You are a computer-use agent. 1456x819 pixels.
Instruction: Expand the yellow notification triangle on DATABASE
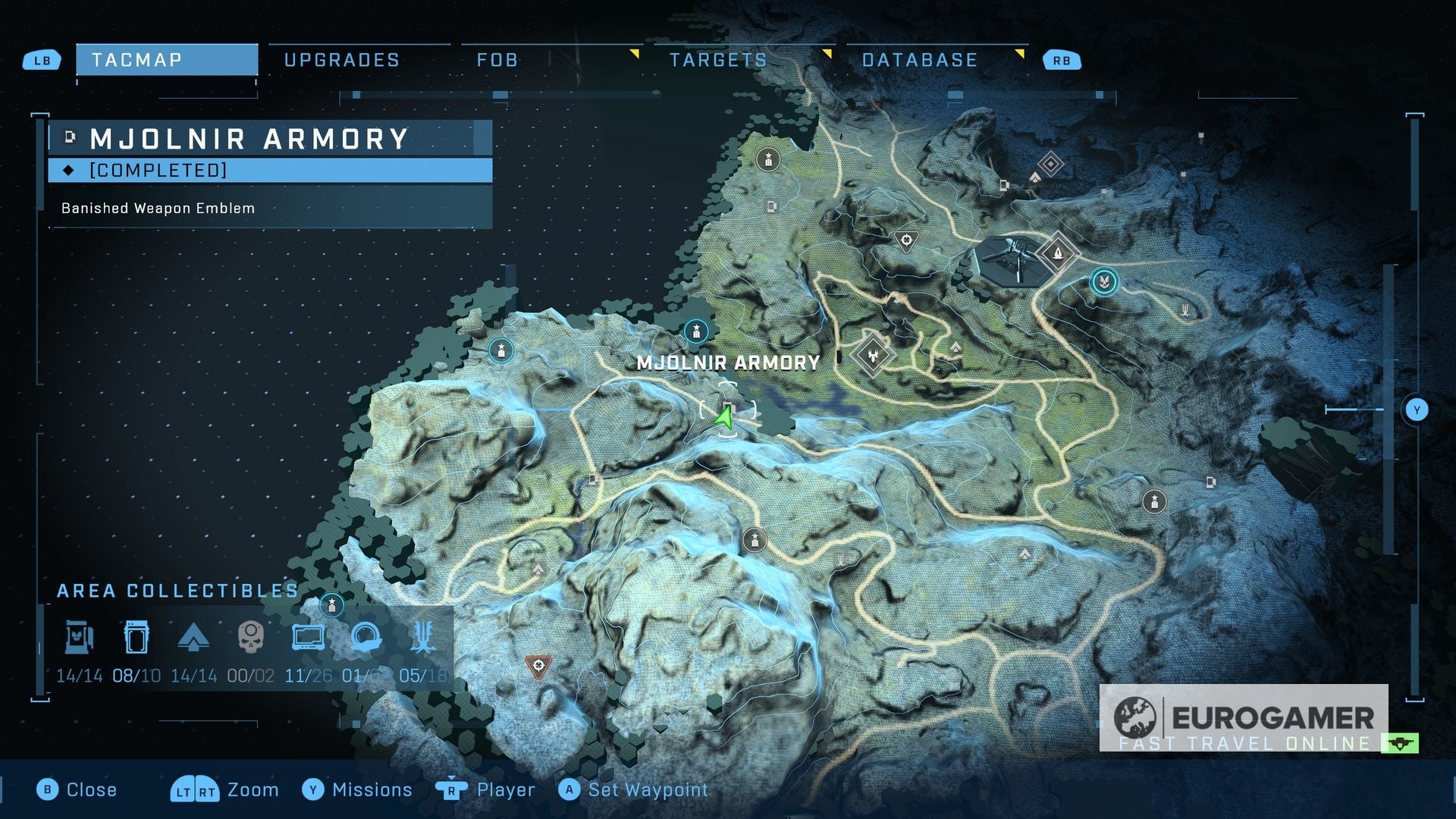pos(1021,54)
